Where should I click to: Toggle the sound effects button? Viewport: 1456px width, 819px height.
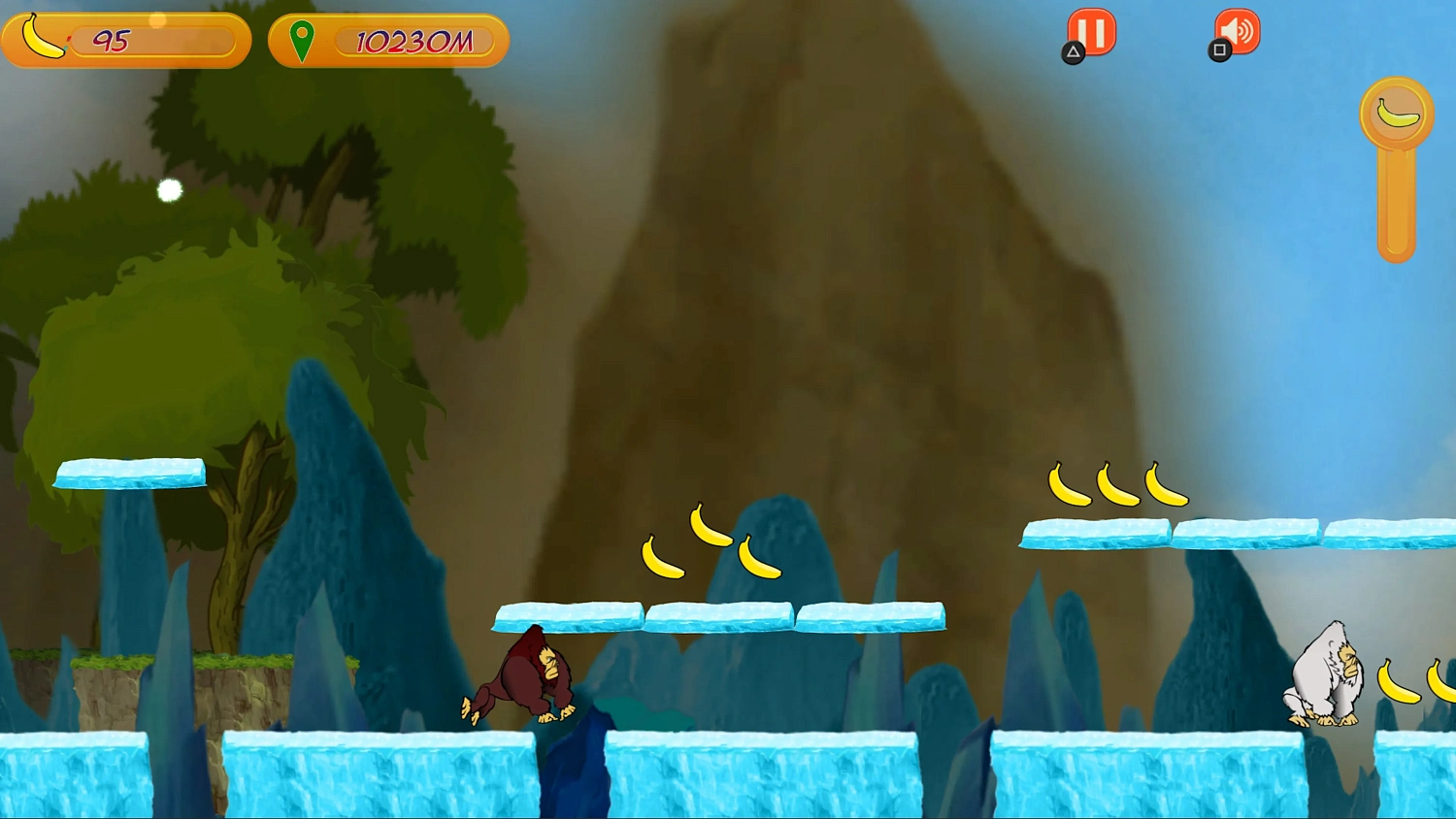(x=1235, y=31)
